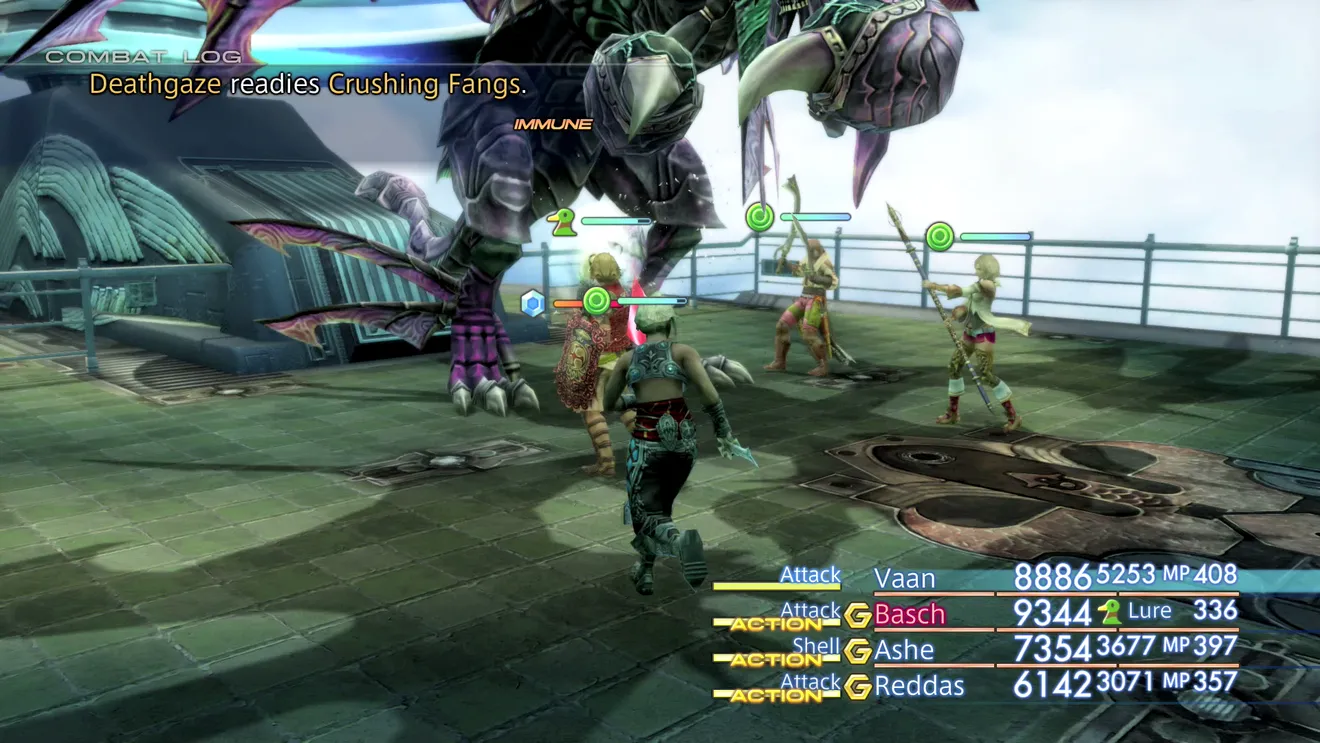The height and width of the screenshot is (743, 1320).
Task: Toggle the gambit icon next to Ashe
Action: pyautogui.click(x=857, y=651)
